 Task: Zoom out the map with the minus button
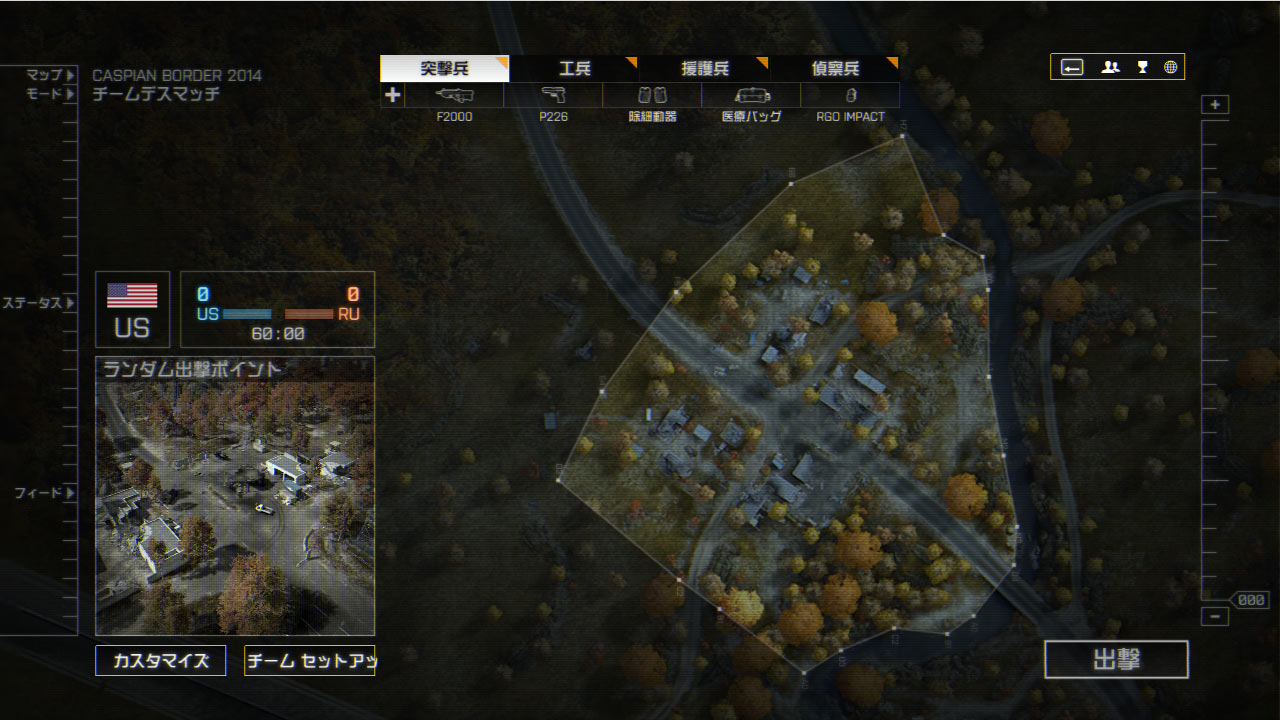click(1215, 616)
